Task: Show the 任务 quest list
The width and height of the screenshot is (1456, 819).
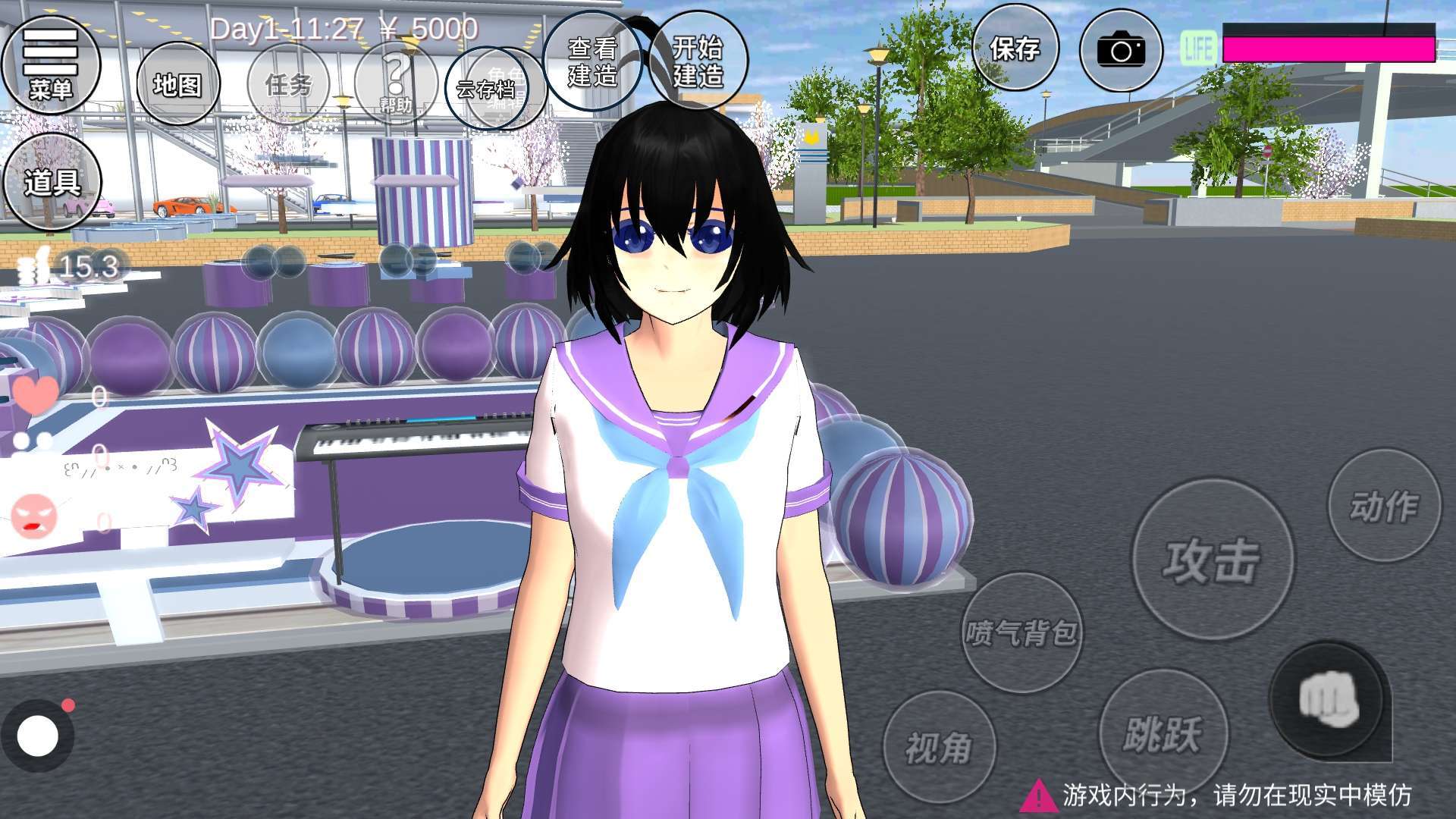Action: 288,84
